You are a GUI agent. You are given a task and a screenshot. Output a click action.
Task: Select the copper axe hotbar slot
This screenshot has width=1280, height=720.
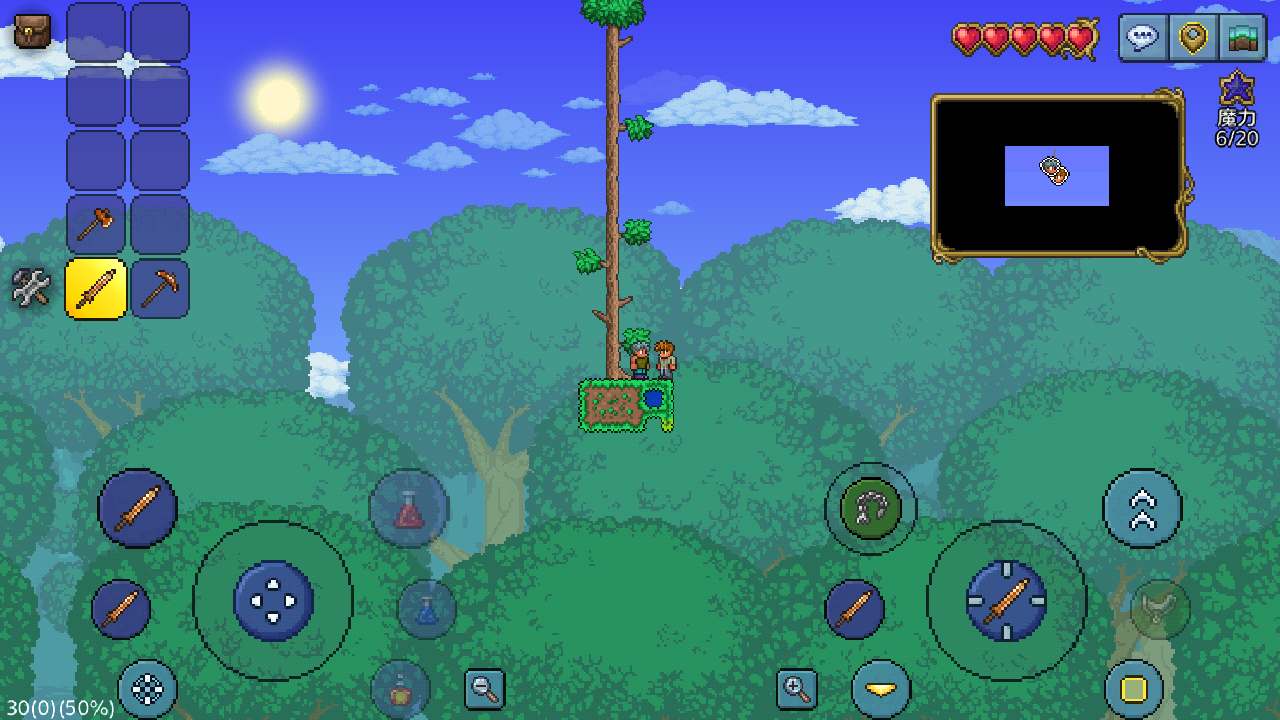click(x=96, y=224)
